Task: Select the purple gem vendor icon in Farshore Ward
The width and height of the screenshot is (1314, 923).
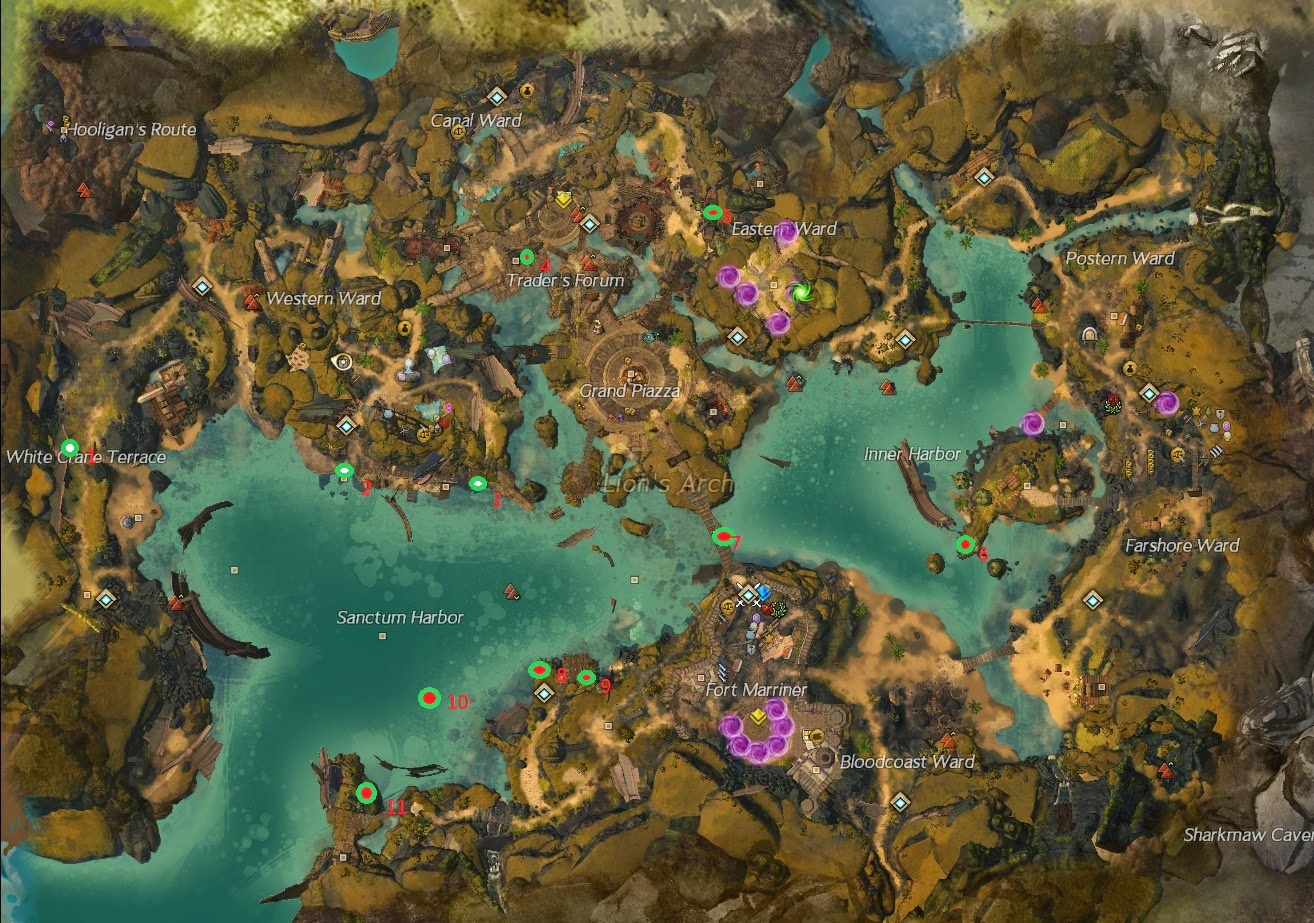Action: [x=1227, y=426]
